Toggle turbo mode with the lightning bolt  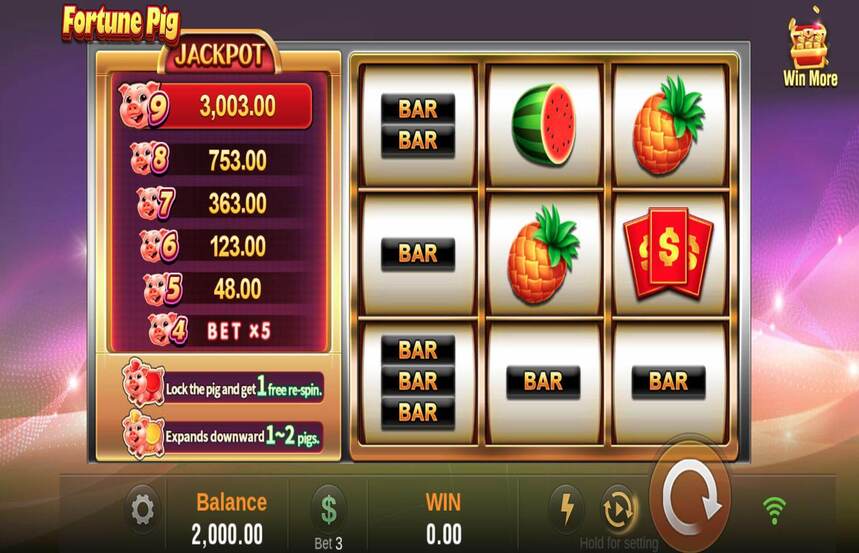tap(565, 509)
